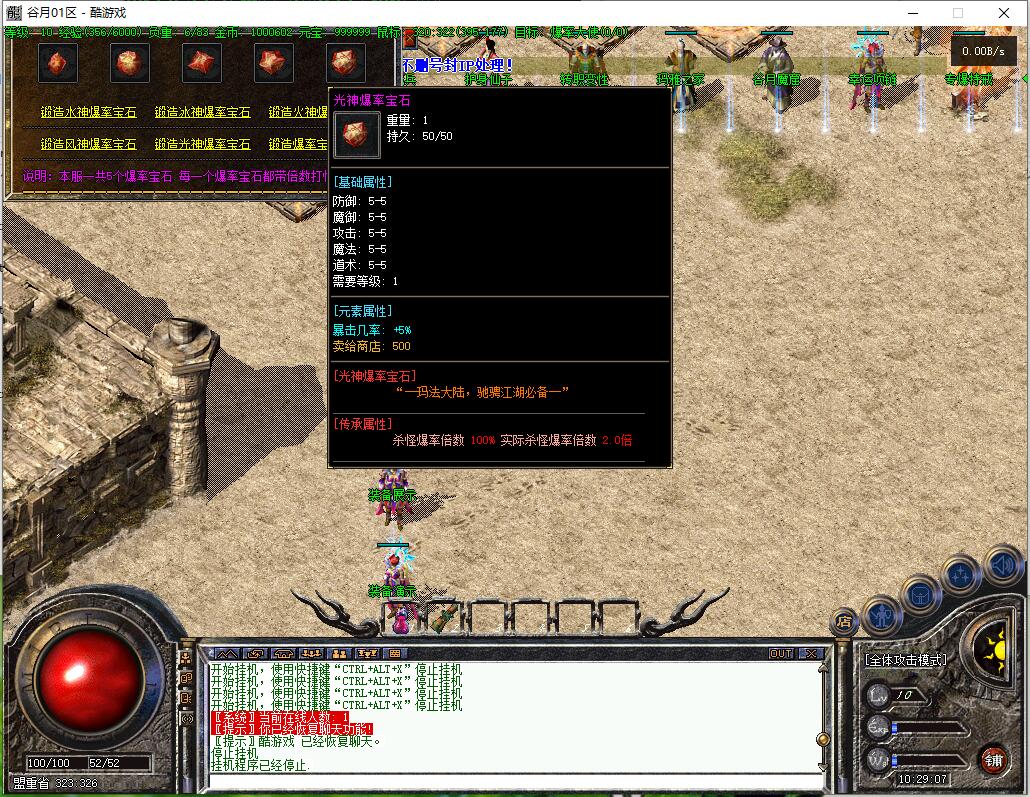Click the 锻造火神 forge link
The image size is (1030, 797).
[x=298, y=113]
